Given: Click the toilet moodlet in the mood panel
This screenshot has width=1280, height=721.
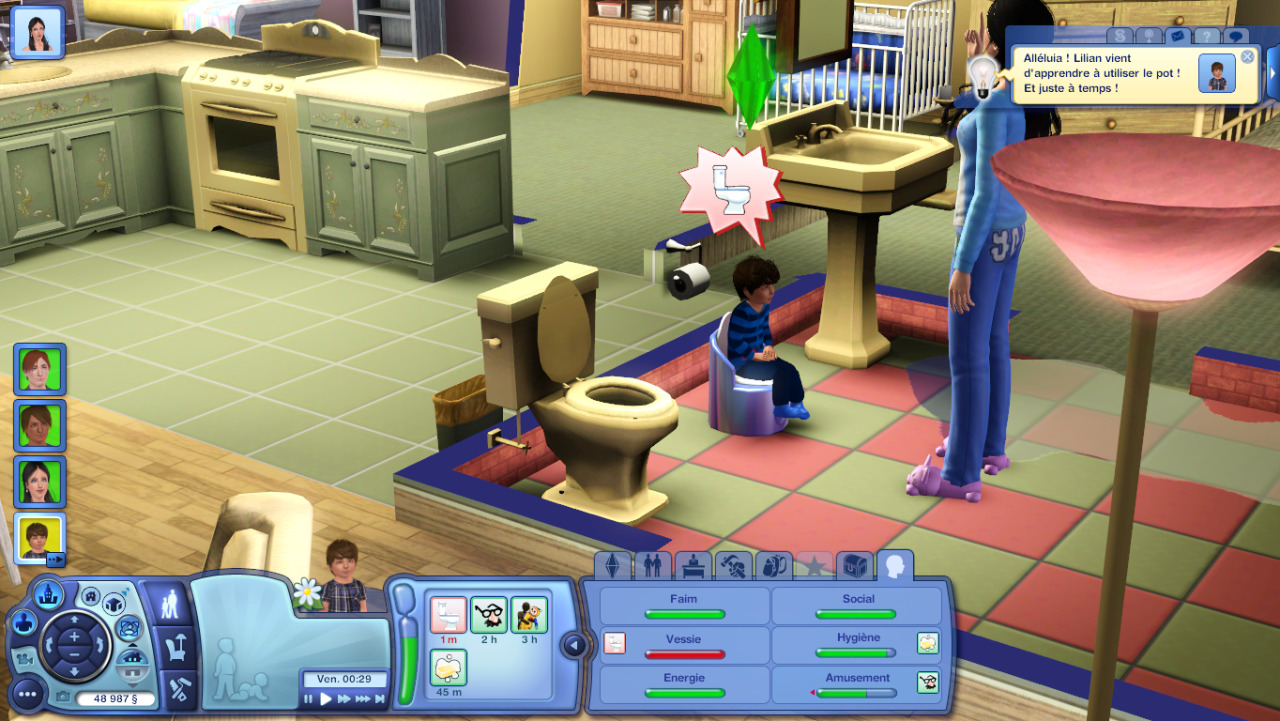Looking at the screenshot, I should [x=449, y=614].
